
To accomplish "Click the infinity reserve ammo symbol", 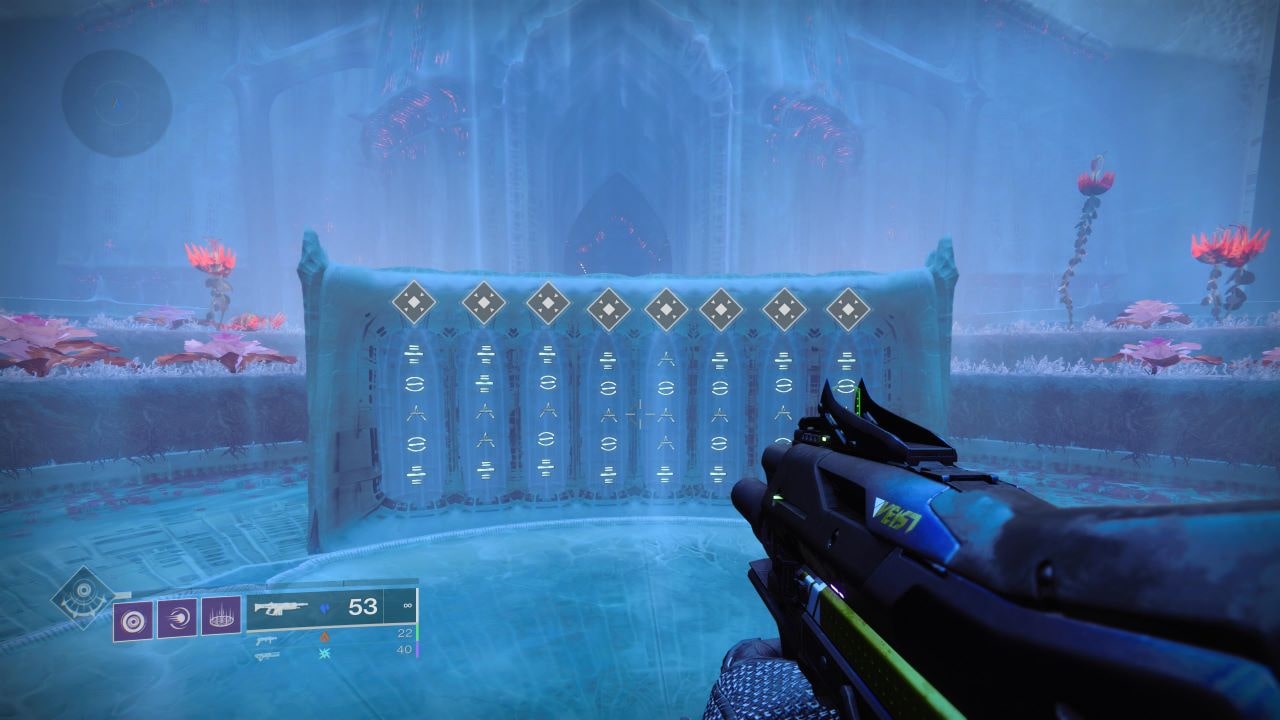I will tap(406, 605).
